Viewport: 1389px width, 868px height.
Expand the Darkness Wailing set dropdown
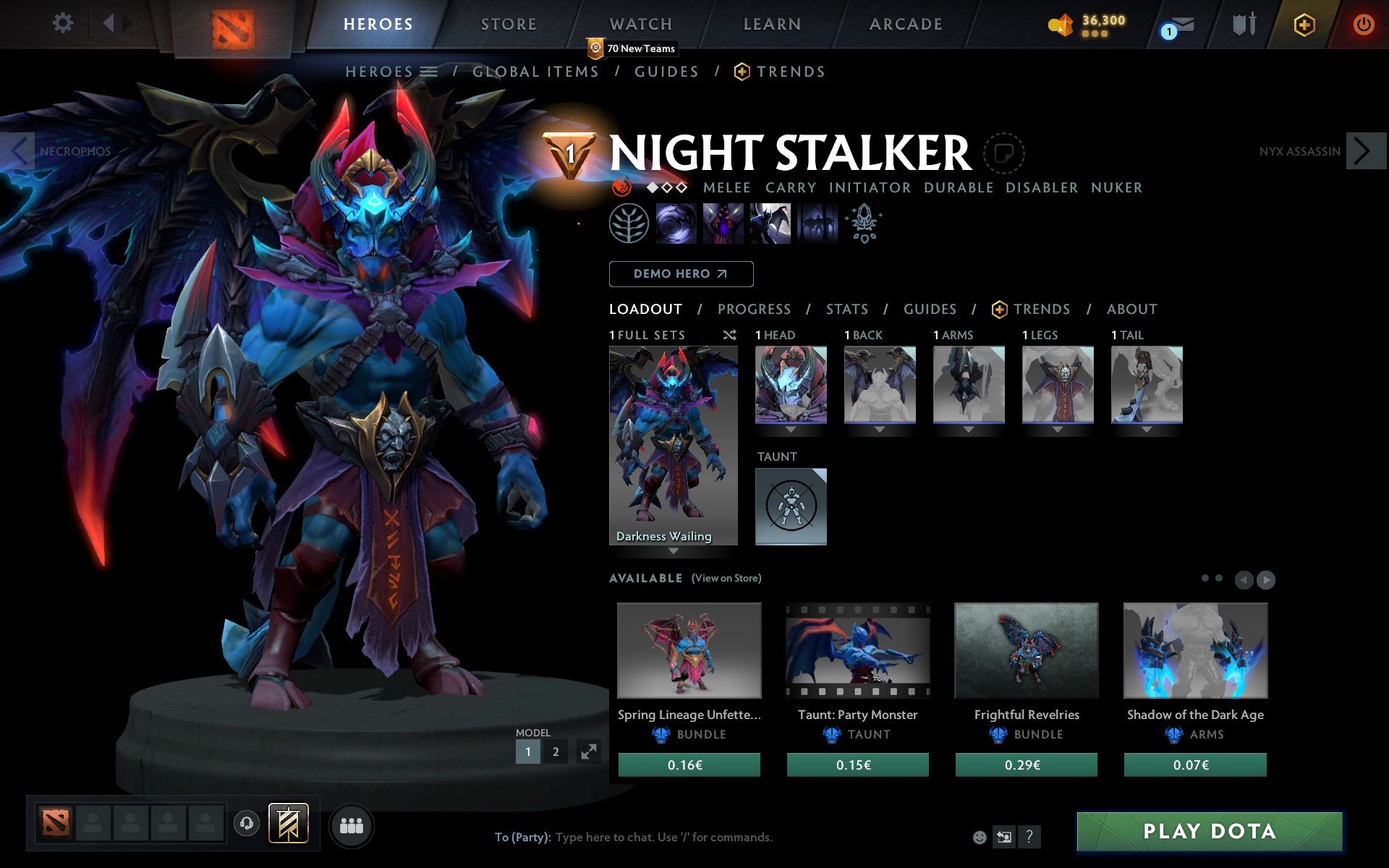(x=674, y=550)
